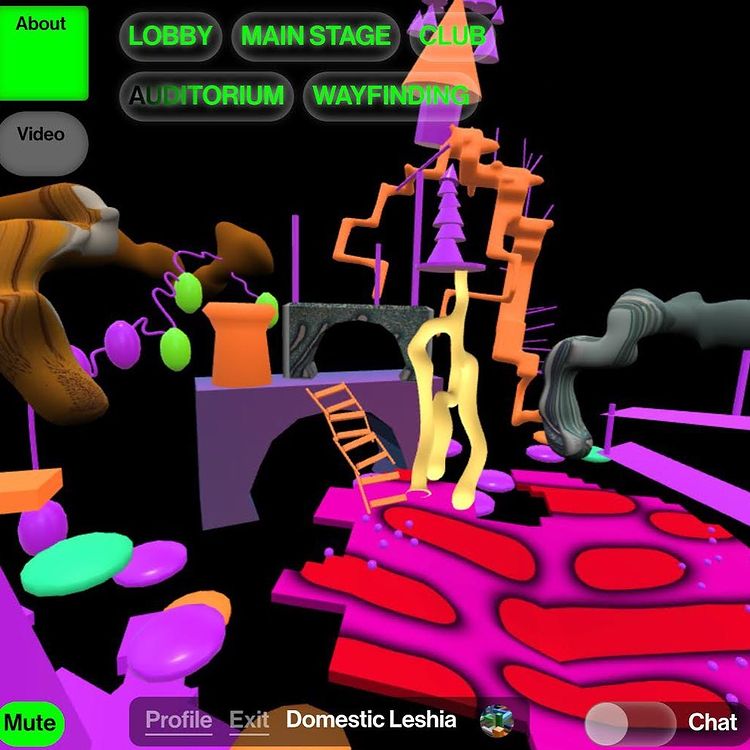Open the Profile link

(179, 720)
